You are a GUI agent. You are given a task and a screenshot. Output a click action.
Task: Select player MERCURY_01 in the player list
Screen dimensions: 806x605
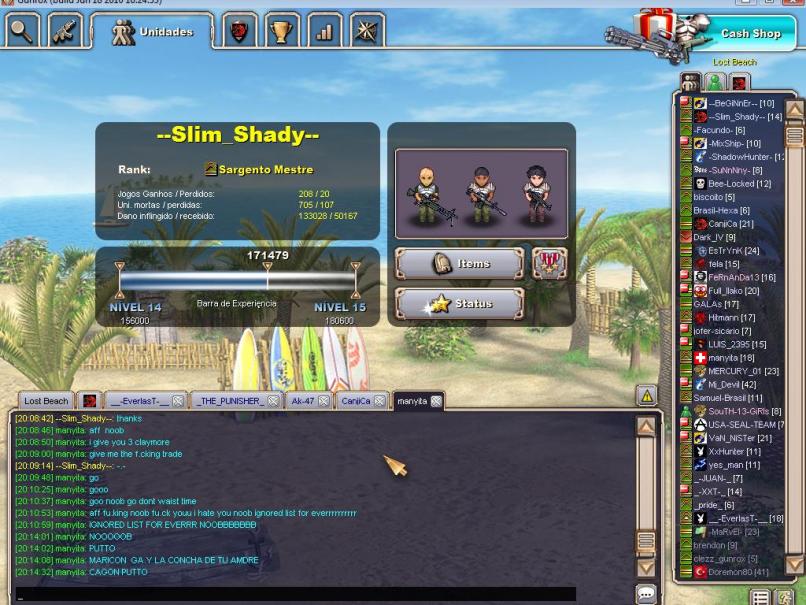(743, 371)
